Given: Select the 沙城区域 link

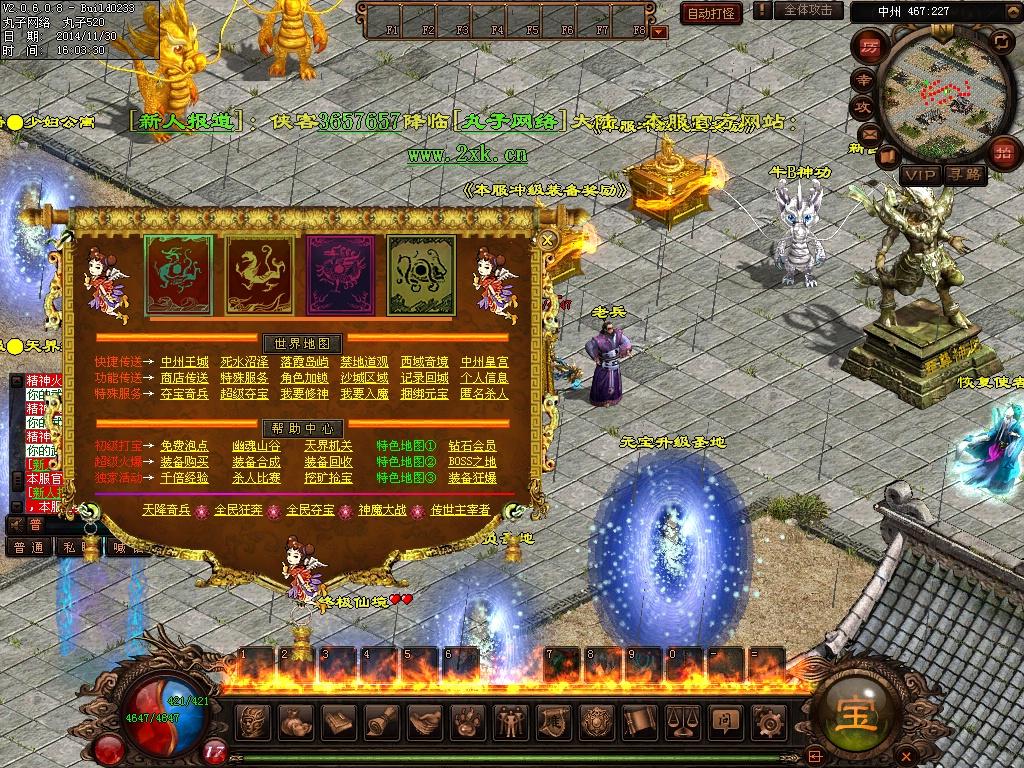Looking at the screenshot, I should point(364,378).
